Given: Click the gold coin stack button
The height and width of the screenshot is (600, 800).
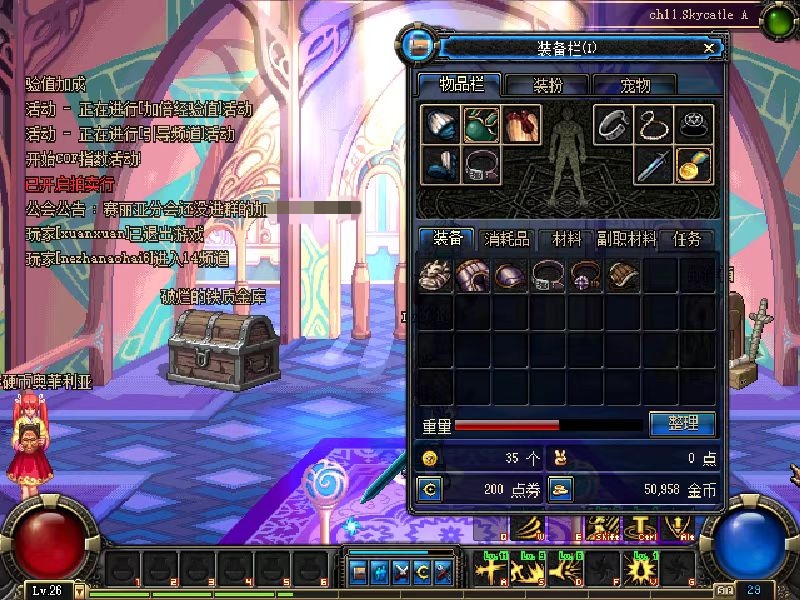Looking at the screenshot, I should coord(561,489).
